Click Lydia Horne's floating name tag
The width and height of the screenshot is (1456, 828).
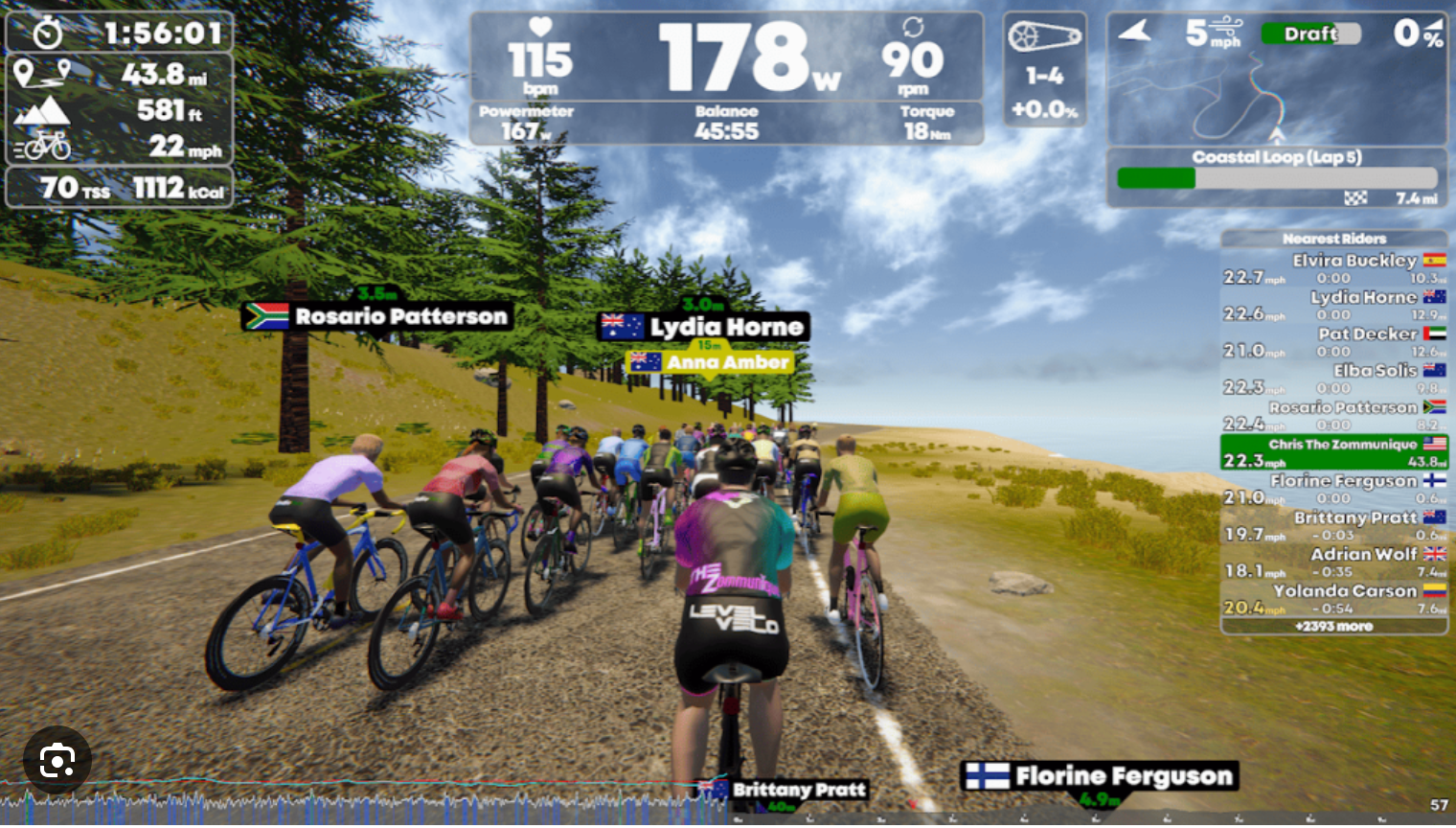pyautogui.click(x=704, y=328)
